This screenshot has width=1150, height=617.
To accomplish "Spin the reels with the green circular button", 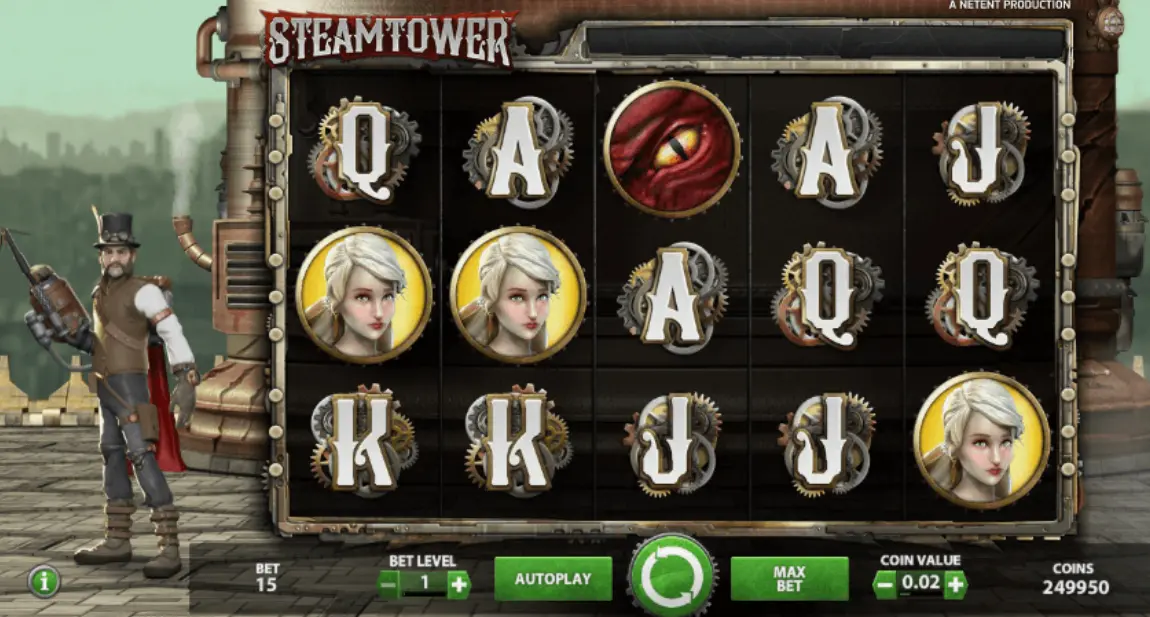I will [x=672, y=578].
